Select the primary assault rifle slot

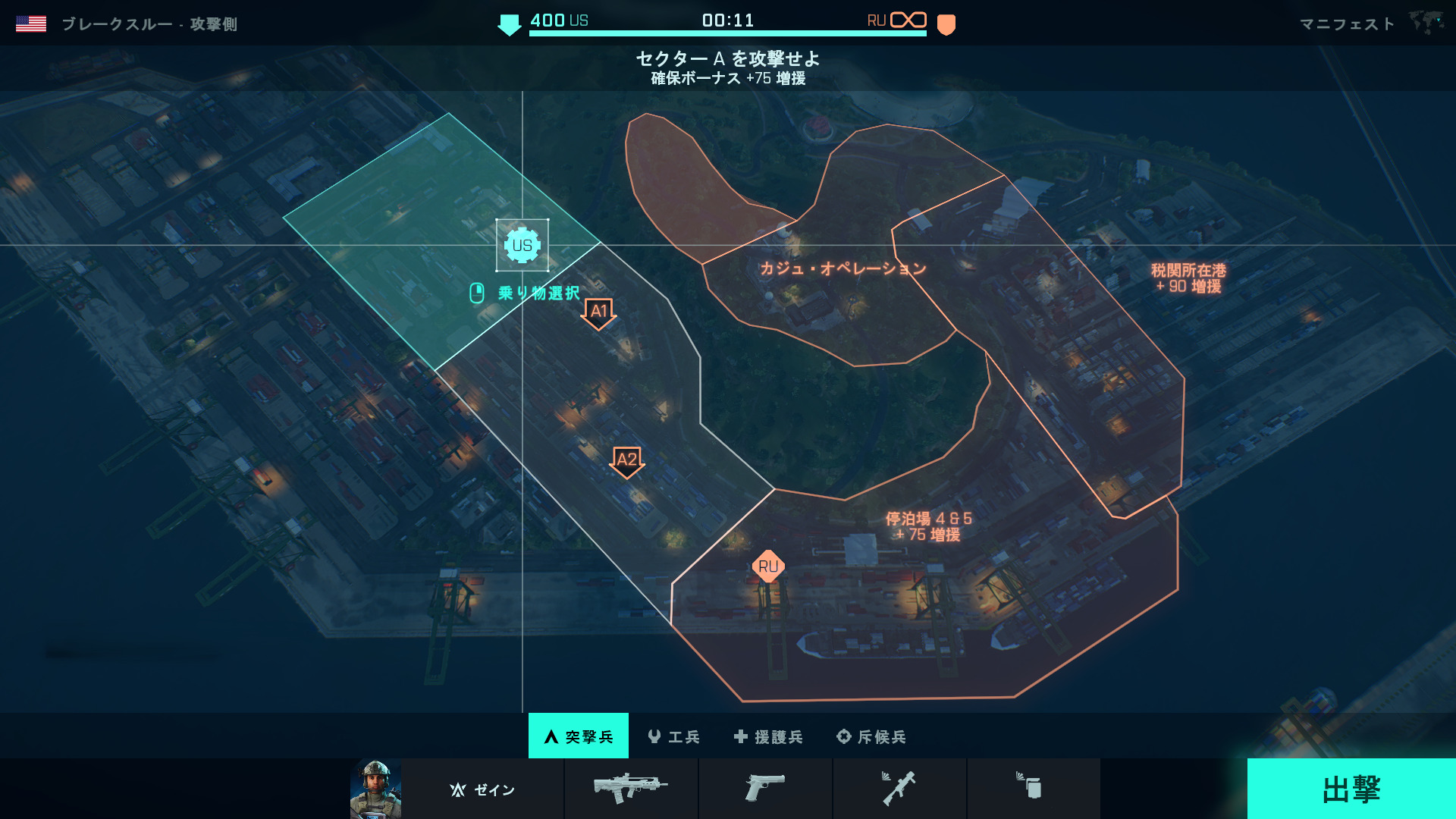(x=631, y=789)
